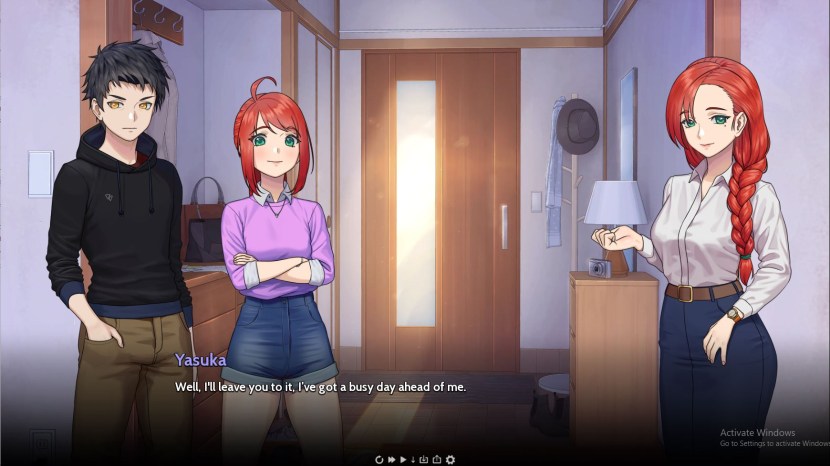
Task: Open the save menu via tray-with-down-arrow icon
Action: [x=424, y=459]
